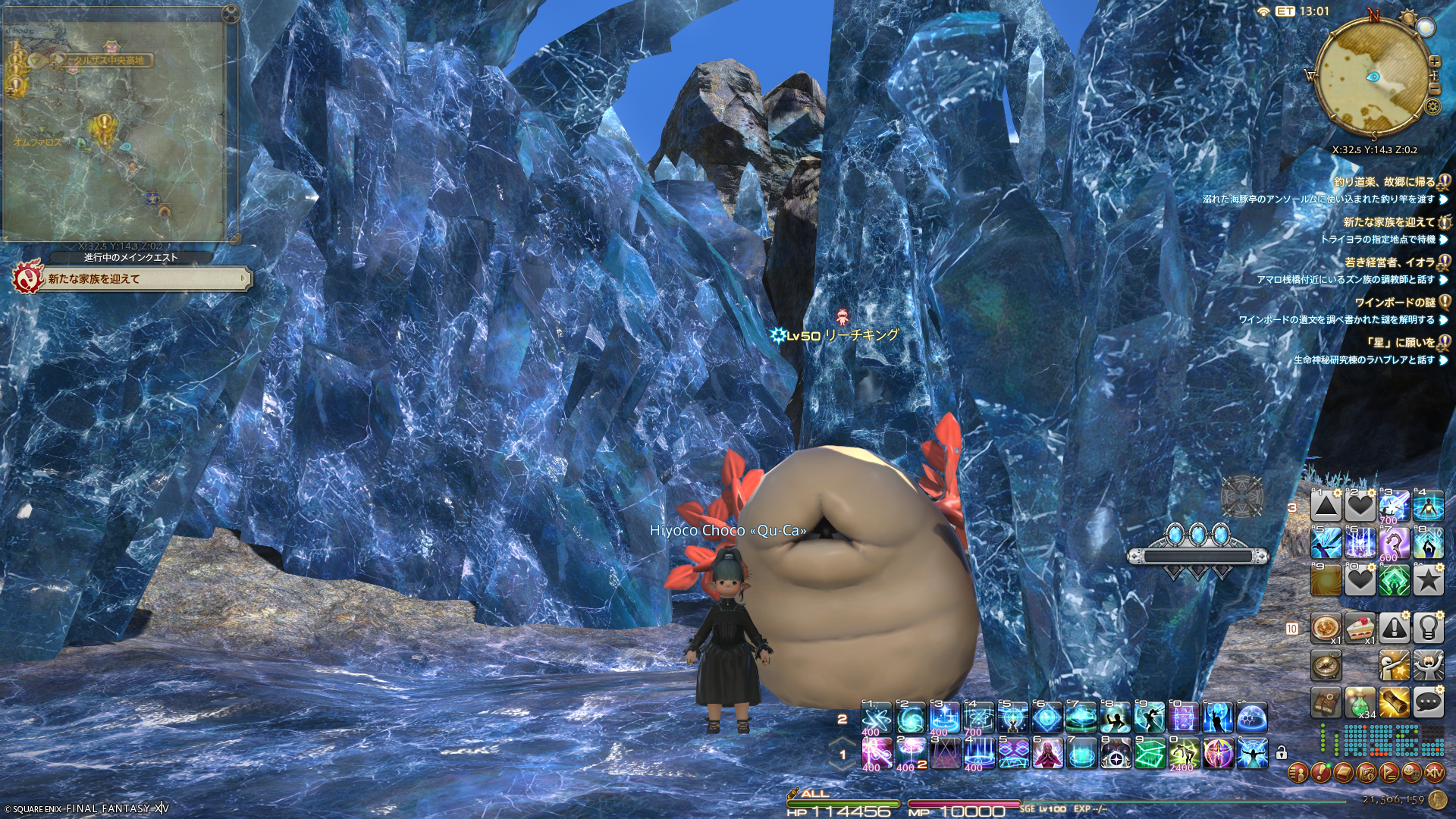The width and height of the screenshot is (1456, 819).
Task: Toggle the hotbar padlock
Action: coord(1282,753)
